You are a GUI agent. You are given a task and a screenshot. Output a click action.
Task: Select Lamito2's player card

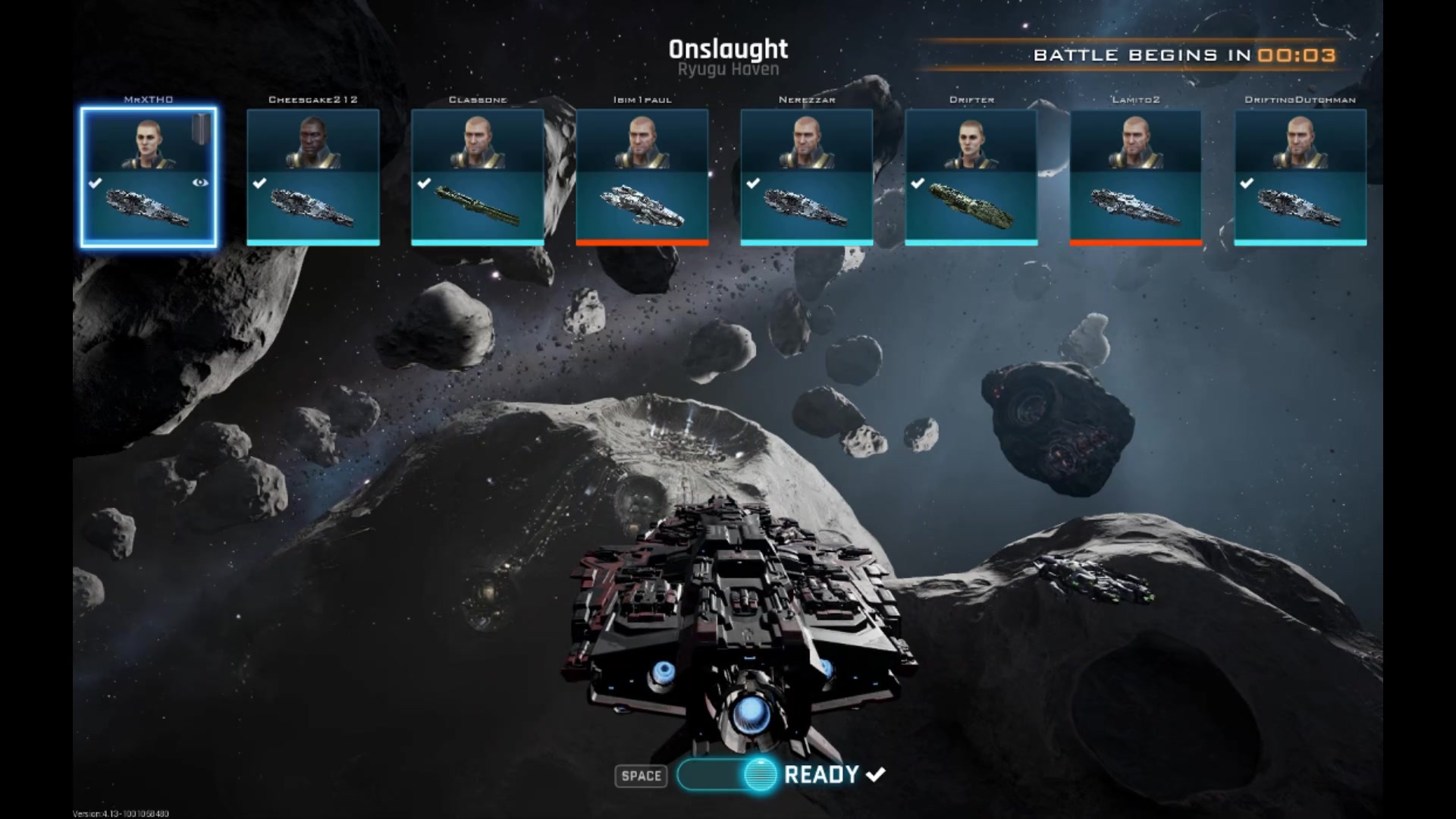tap(1136, 178)
